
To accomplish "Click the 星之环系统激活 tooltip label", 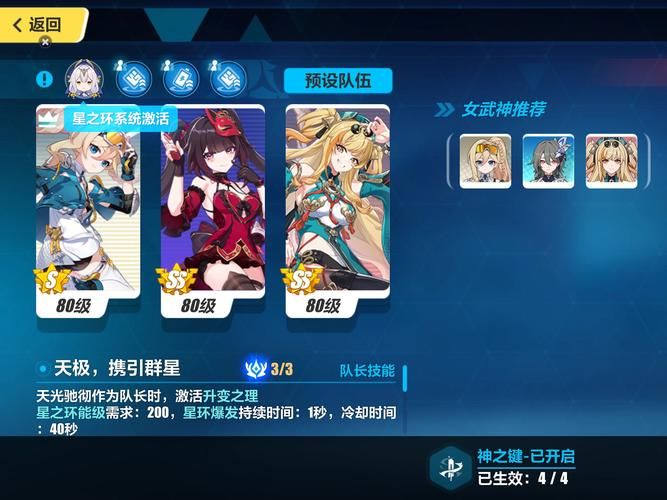I will (122, 118).
